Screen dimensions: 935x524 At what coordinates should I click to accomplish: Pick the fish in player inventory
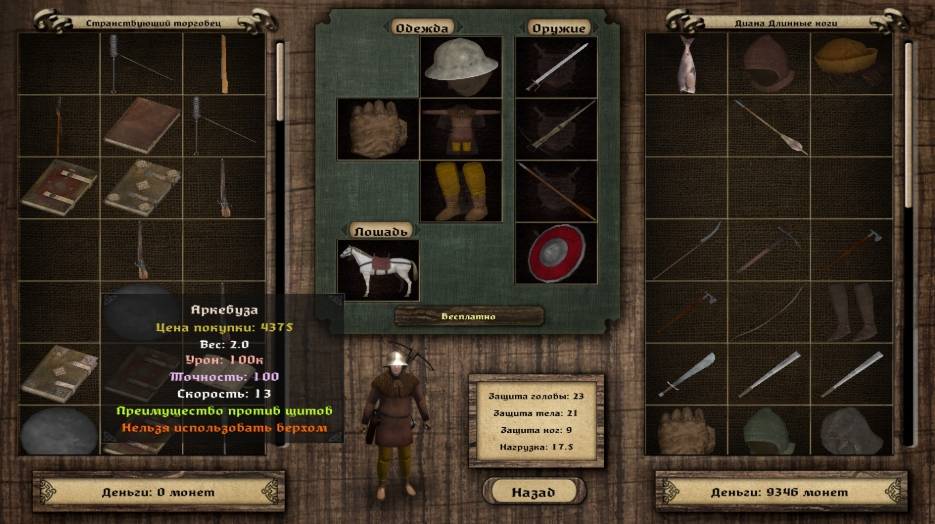point(686,64)
